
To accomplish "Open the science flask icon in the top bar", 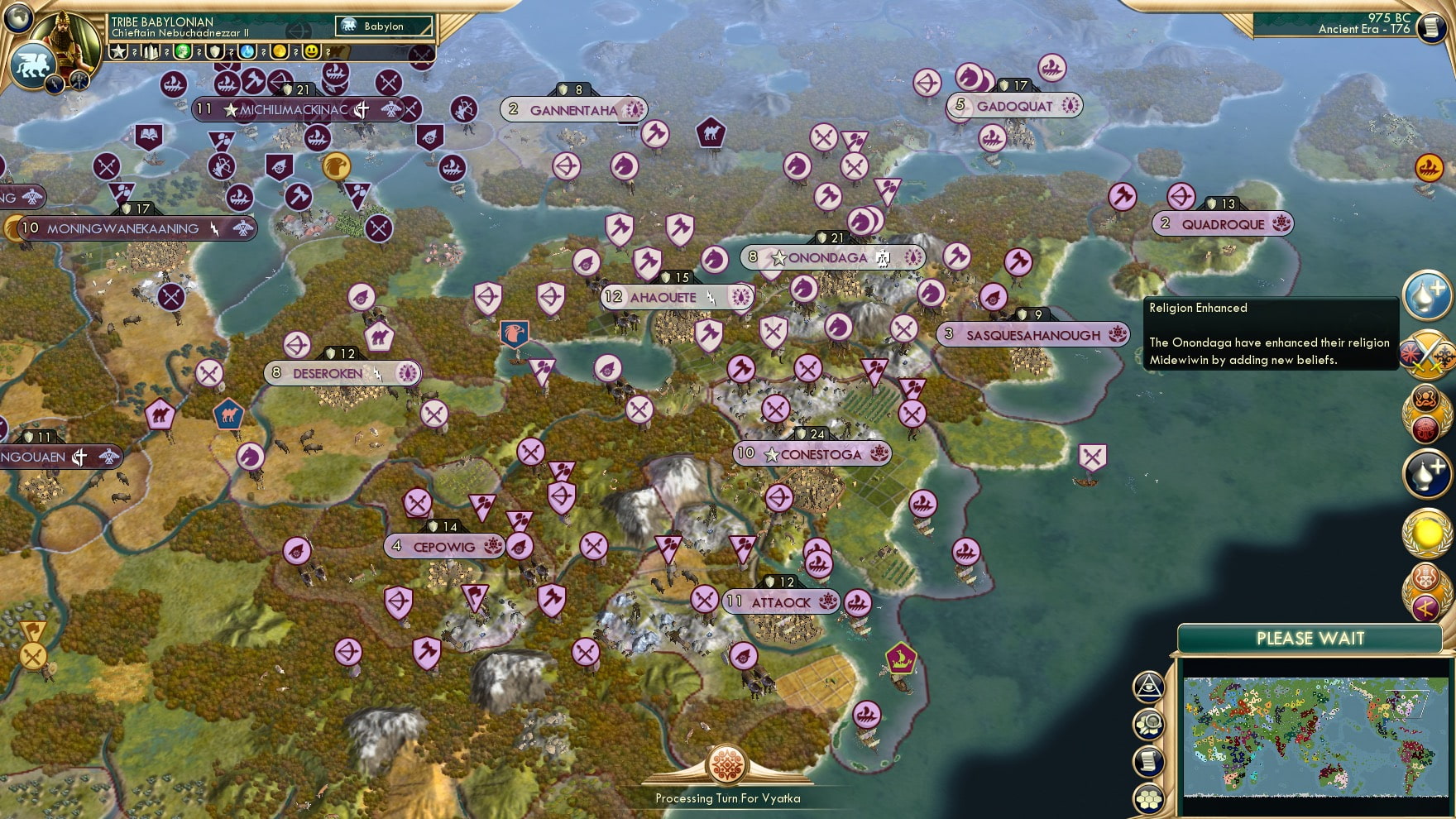I will click(x=246, y=51).
